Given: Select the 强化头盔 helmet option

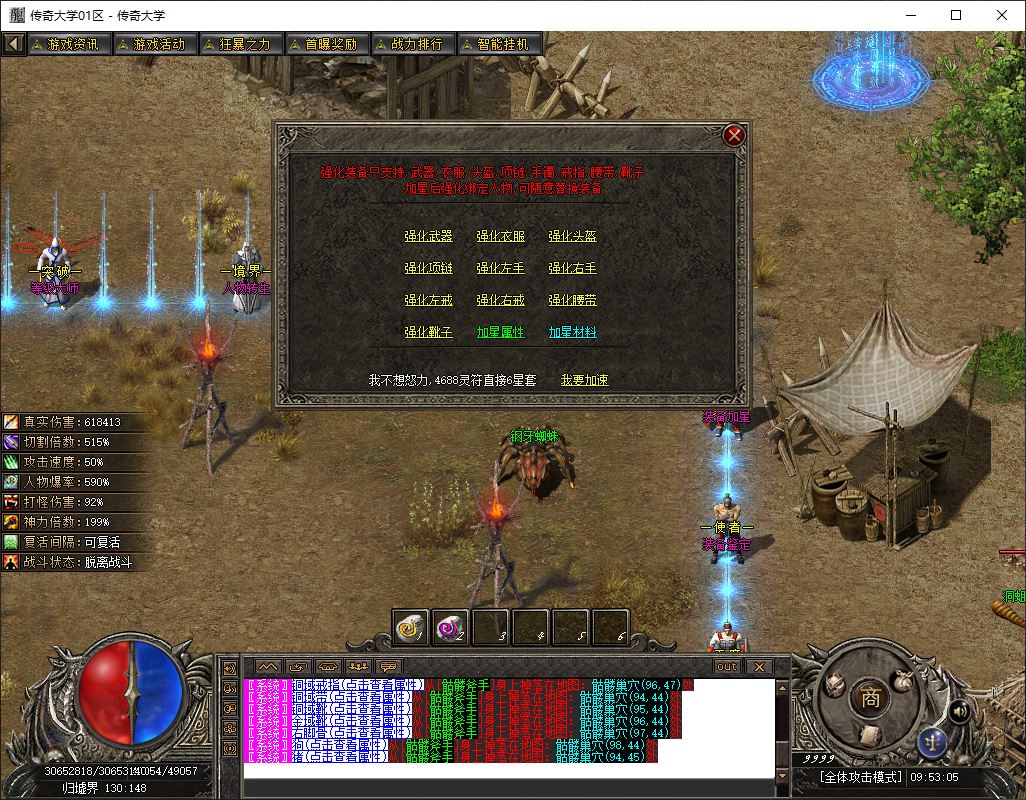Looking at the screenshot, I should [572, 237].
